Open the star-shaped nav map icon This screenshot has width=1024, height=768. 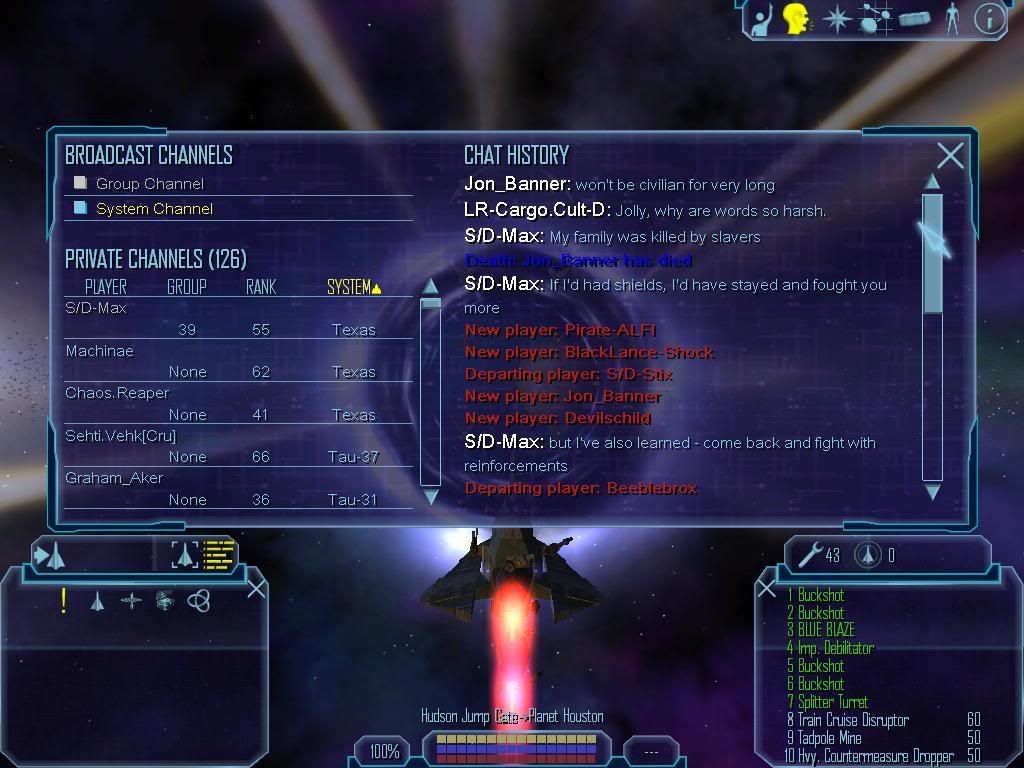point(835,19)
